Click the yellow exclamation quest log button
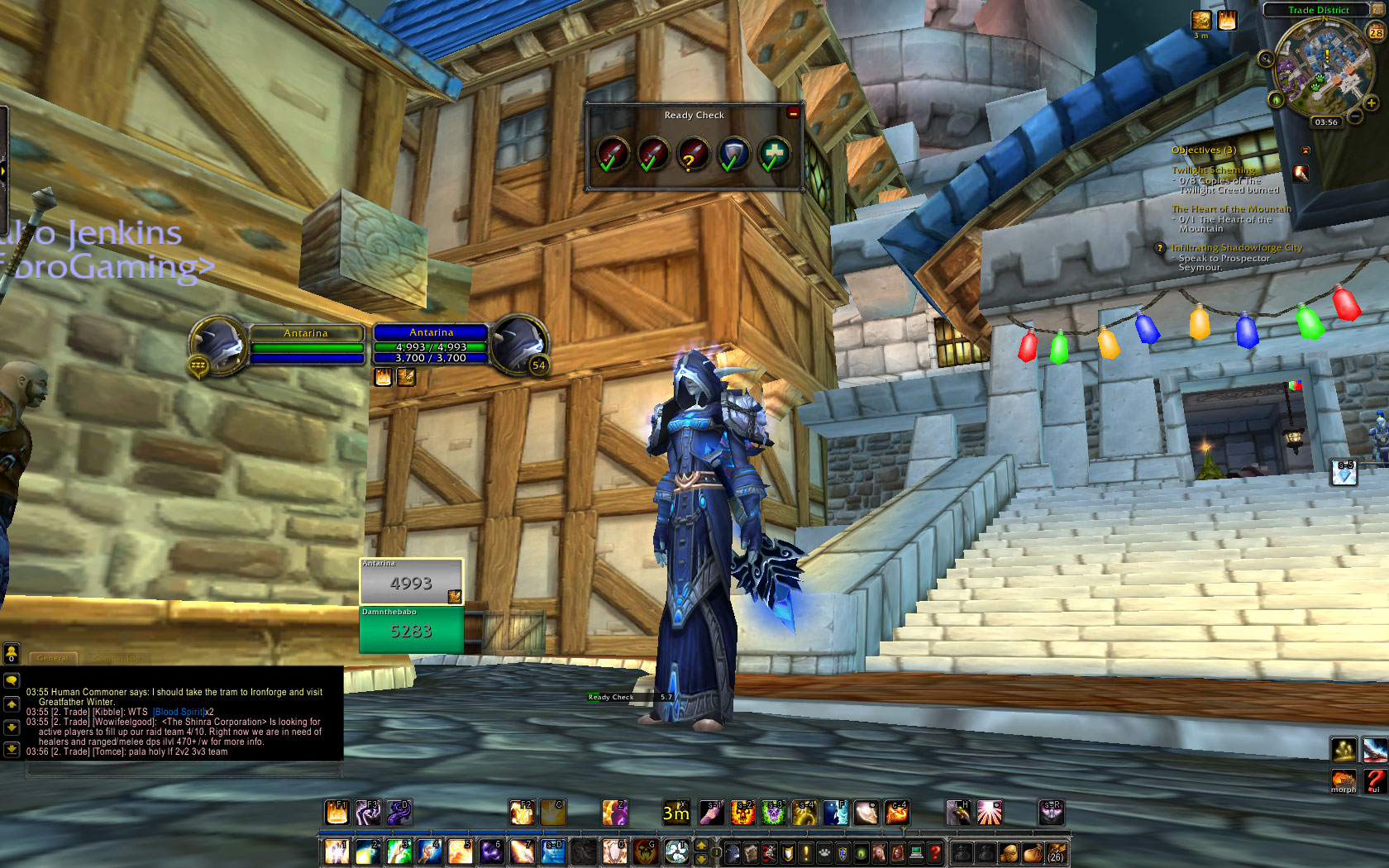The height and width of the screenshot is (868, 1389). coord(806,851)
